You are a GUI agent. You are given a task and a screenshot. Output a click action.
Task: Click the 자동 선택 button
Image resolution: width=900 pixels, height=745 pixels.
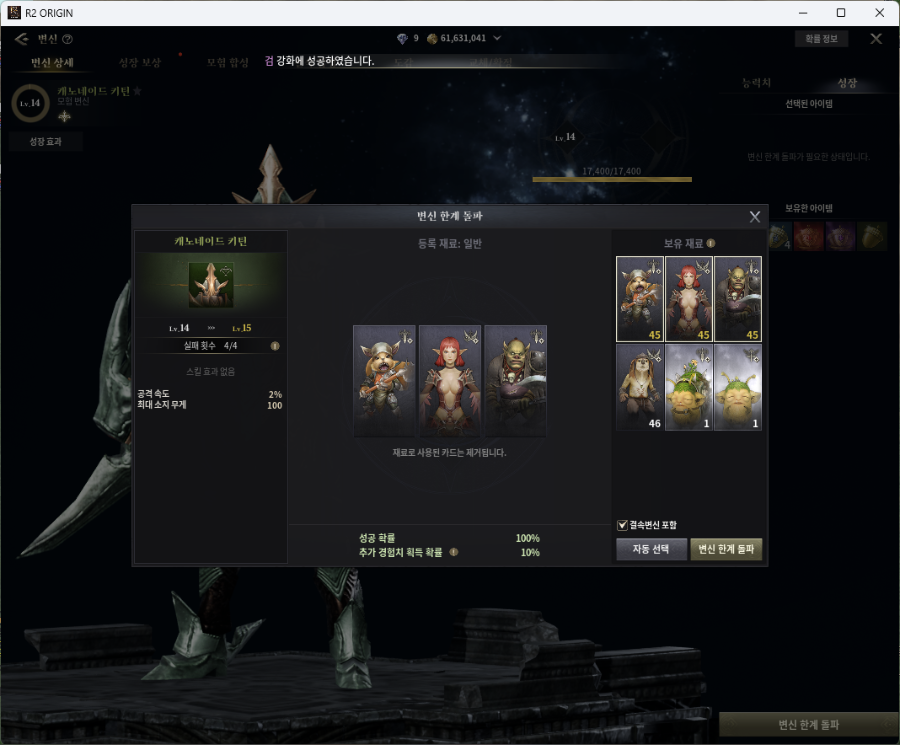click(651, 549)
